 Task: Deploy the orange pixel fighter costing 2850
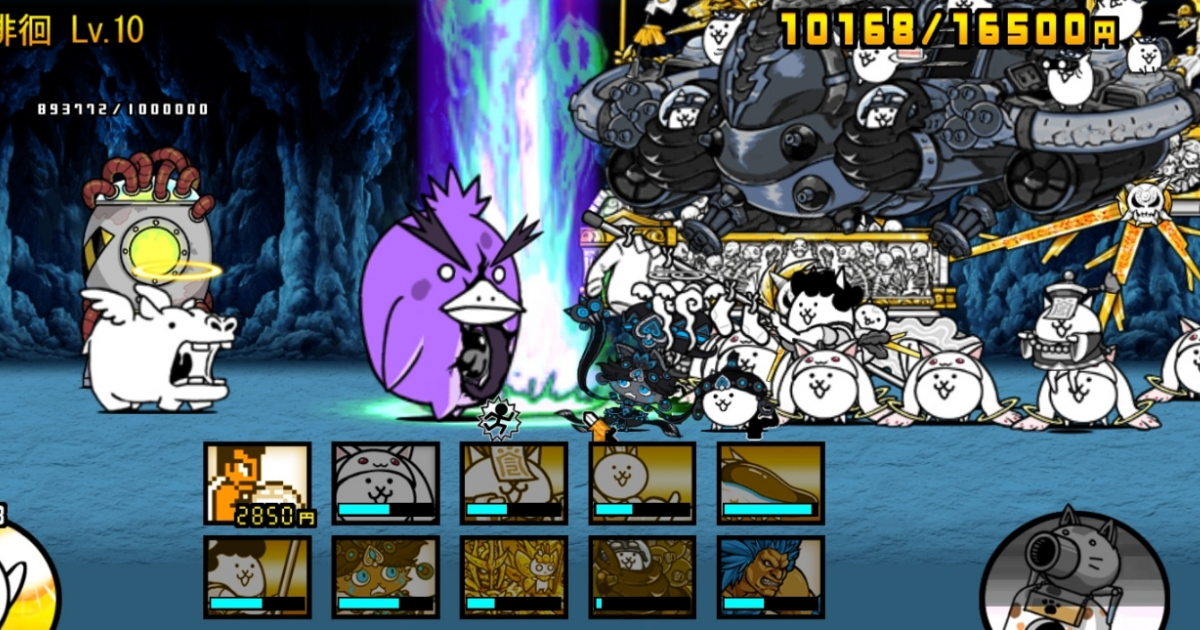257,483
